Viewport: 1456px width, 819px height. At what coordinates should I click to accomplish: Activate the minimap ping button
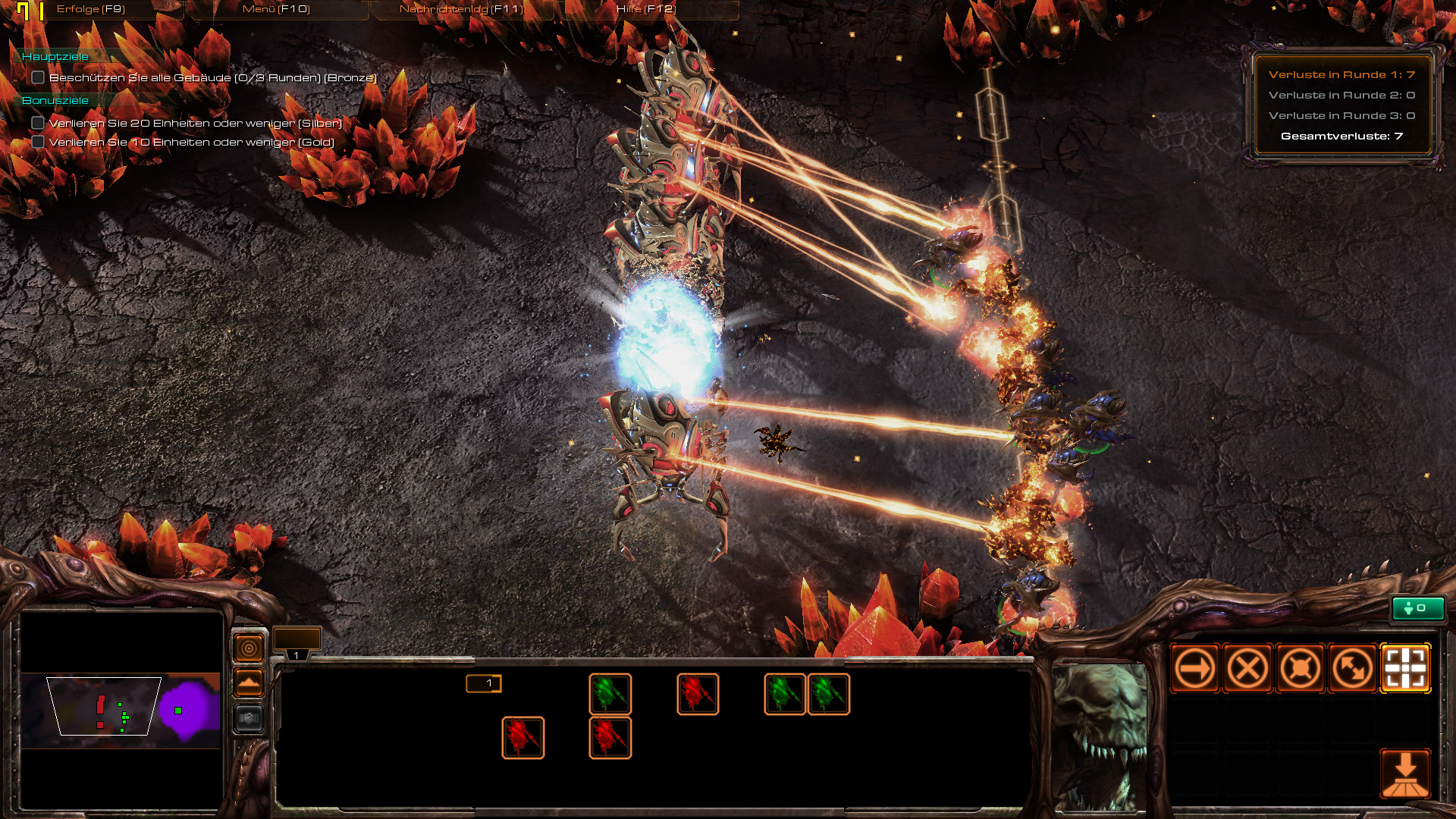(249, 648)
